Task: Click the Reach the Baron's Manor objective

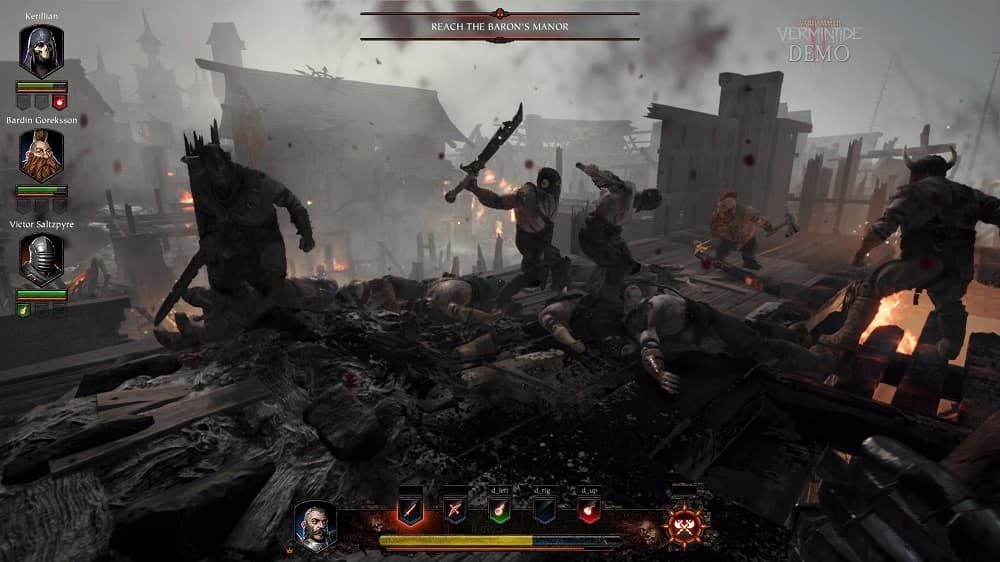Action: 499,26
